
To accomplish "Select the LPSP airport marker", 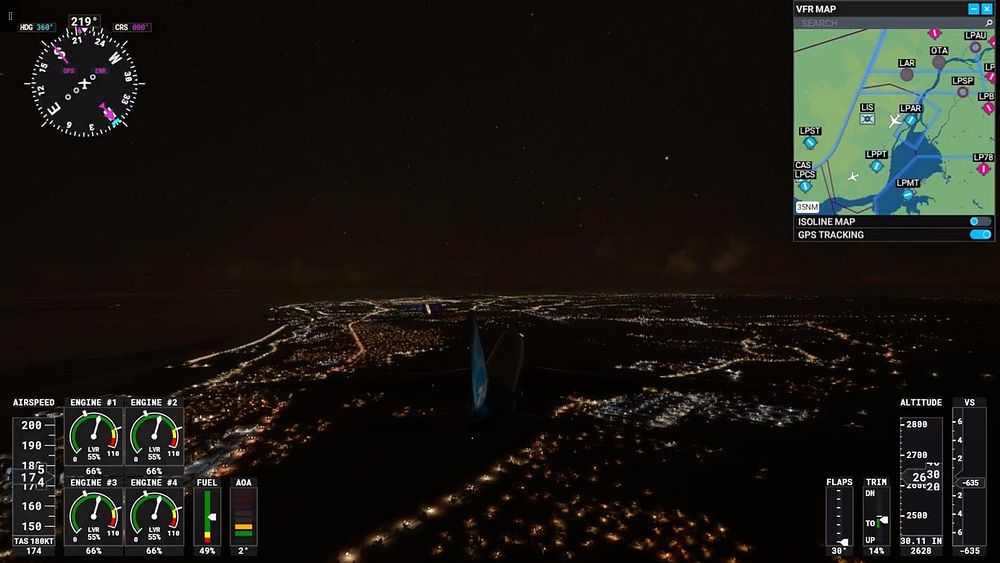I will pos(963,92).
